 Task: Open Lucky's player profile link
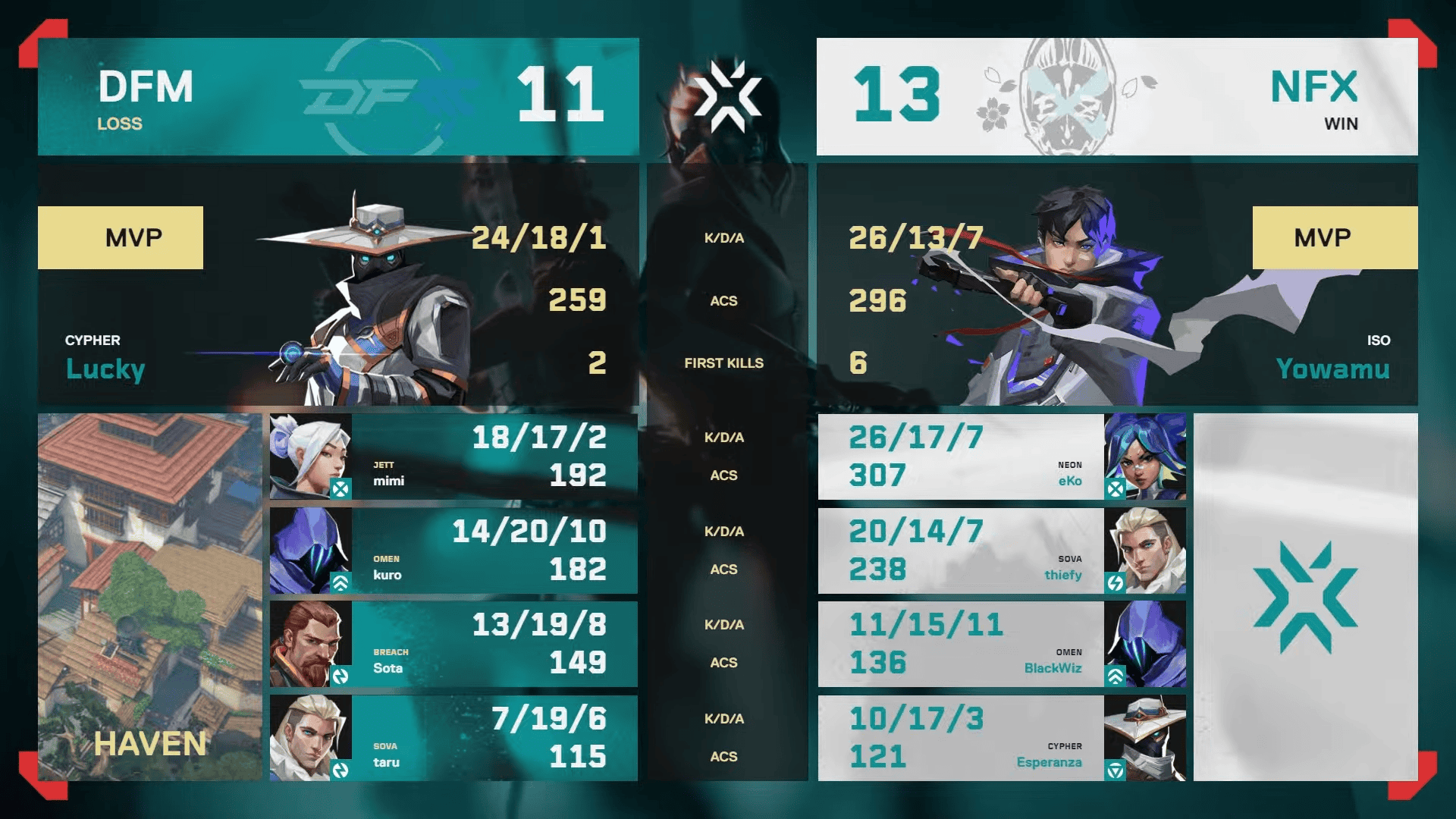coord(104,369)
